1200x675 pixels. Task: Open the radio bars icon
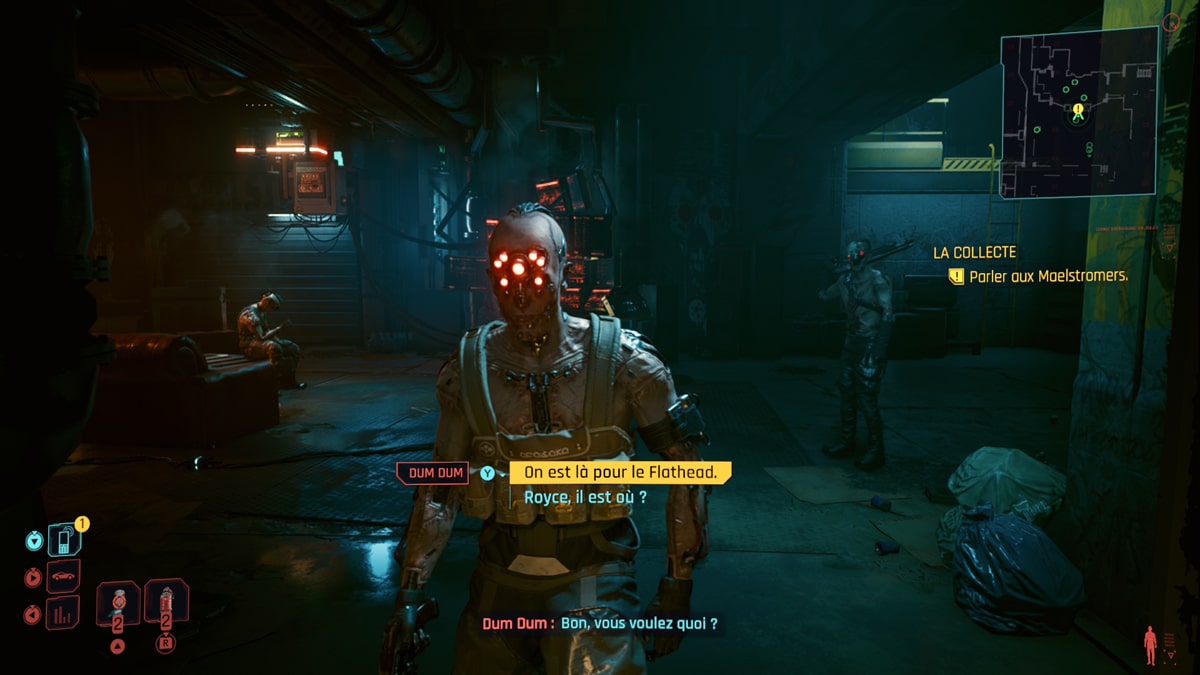(x=63, y=612)
